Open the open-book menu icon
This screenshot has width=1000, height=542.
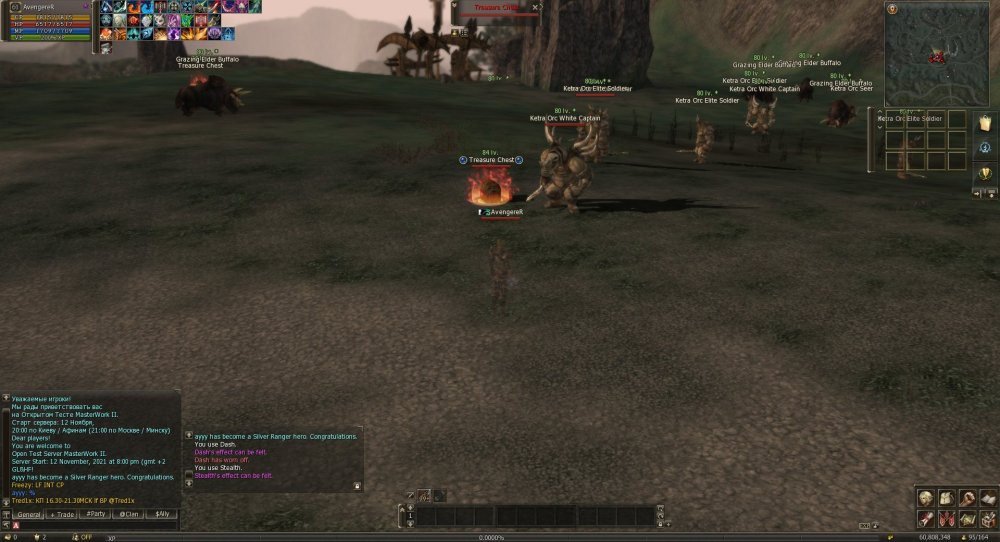[x=988, y=498]
